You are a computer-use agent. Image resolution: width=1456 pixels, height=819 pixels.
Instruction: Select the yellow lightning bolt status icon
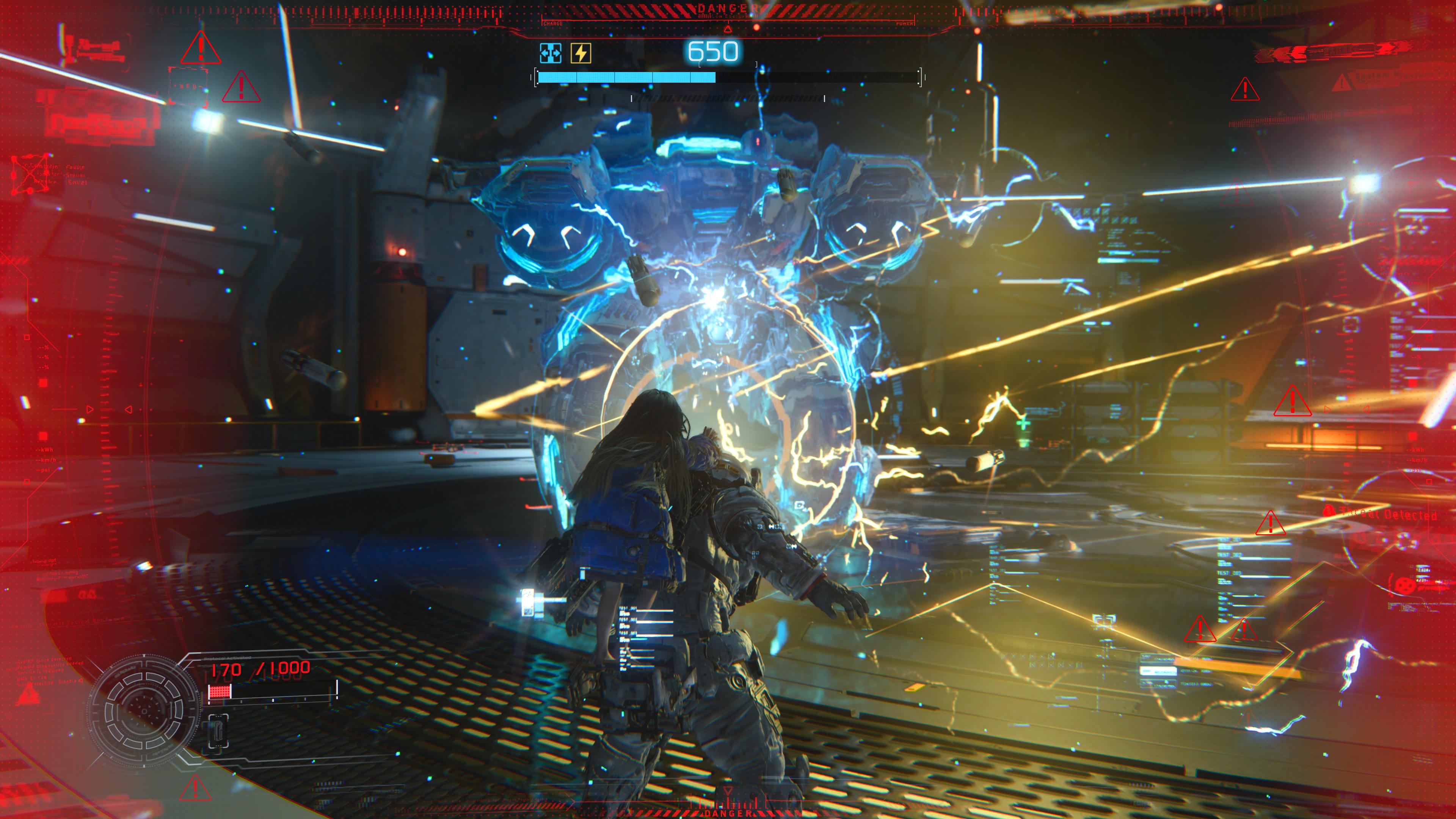pyautogui.click(x=581, y=53)
